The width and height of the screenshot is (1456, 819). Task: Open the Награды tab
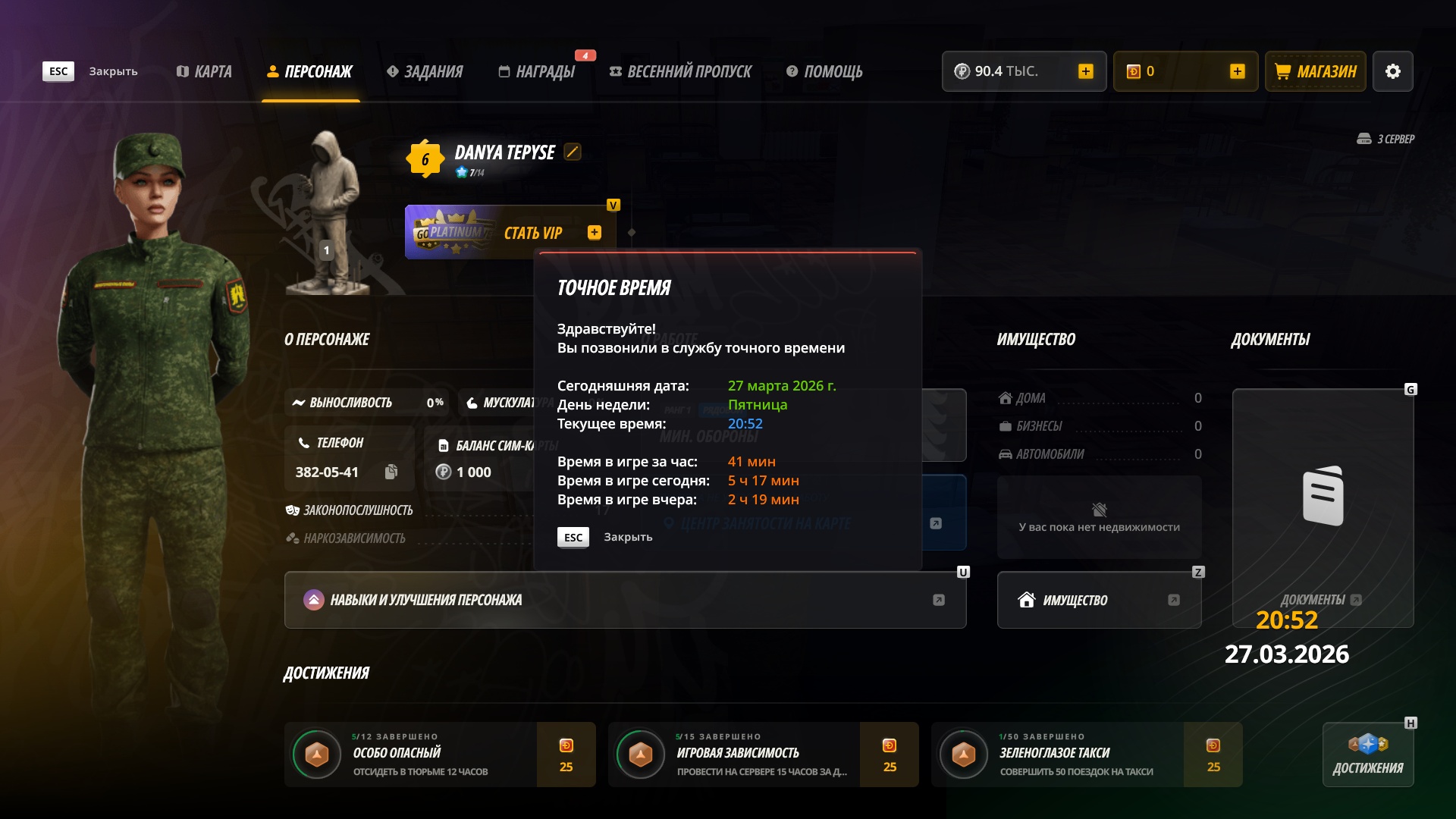[x=537, y=71]
